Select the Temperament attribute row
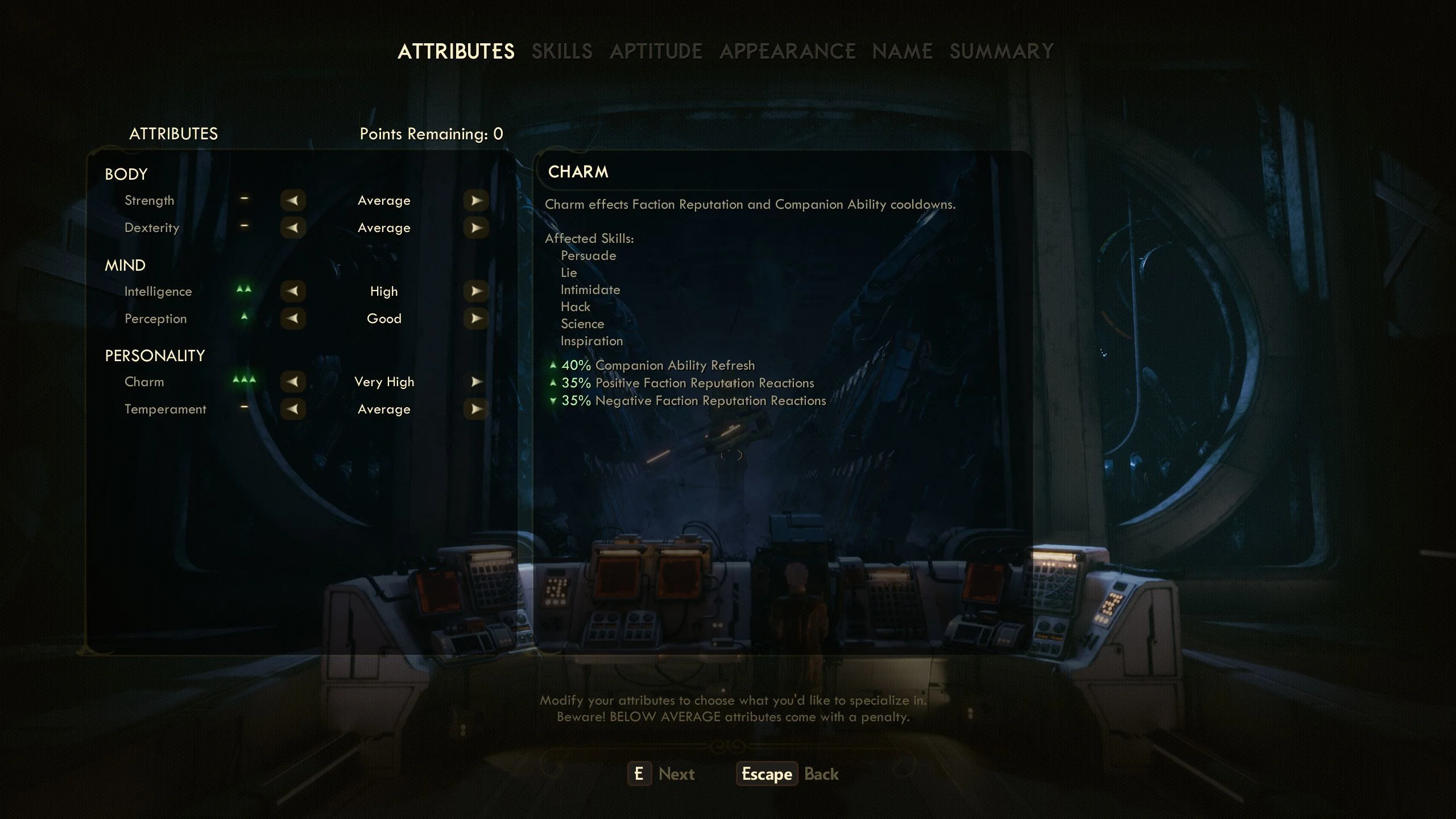 coord(165,409)
